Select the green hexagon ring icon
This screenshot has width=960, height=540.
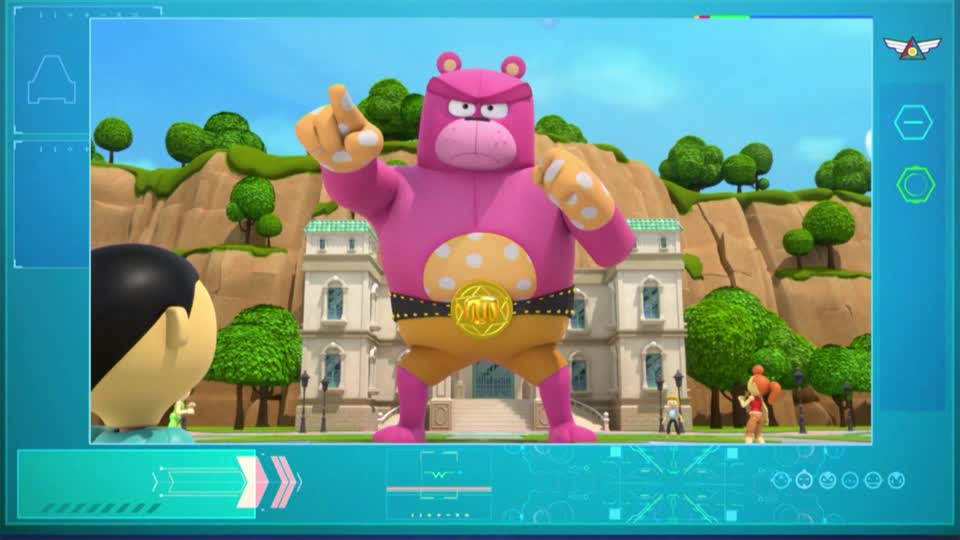point(915,184)
